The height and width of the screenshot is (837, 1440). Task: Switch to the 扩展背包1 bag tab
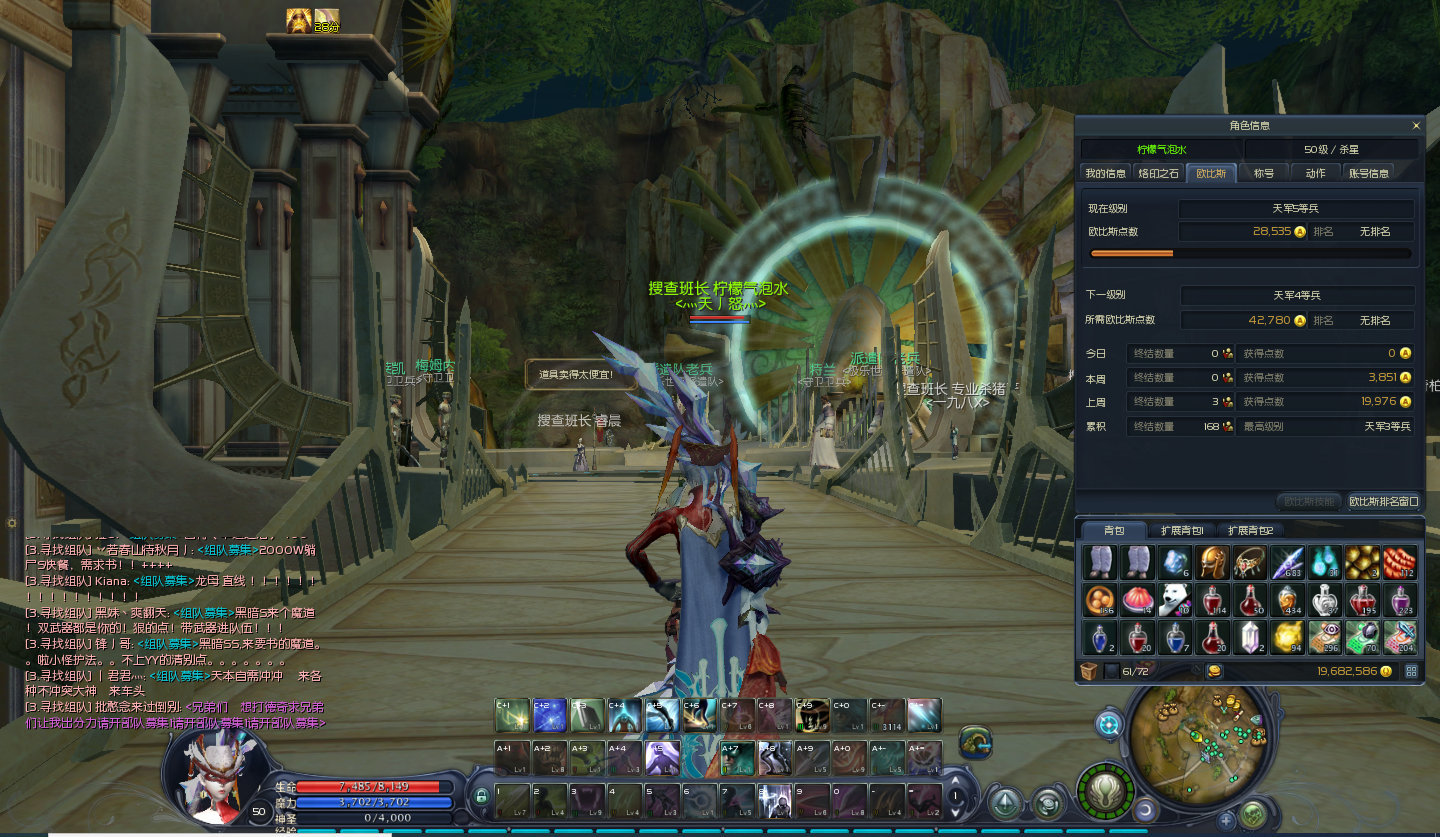tap(1181, 530)
